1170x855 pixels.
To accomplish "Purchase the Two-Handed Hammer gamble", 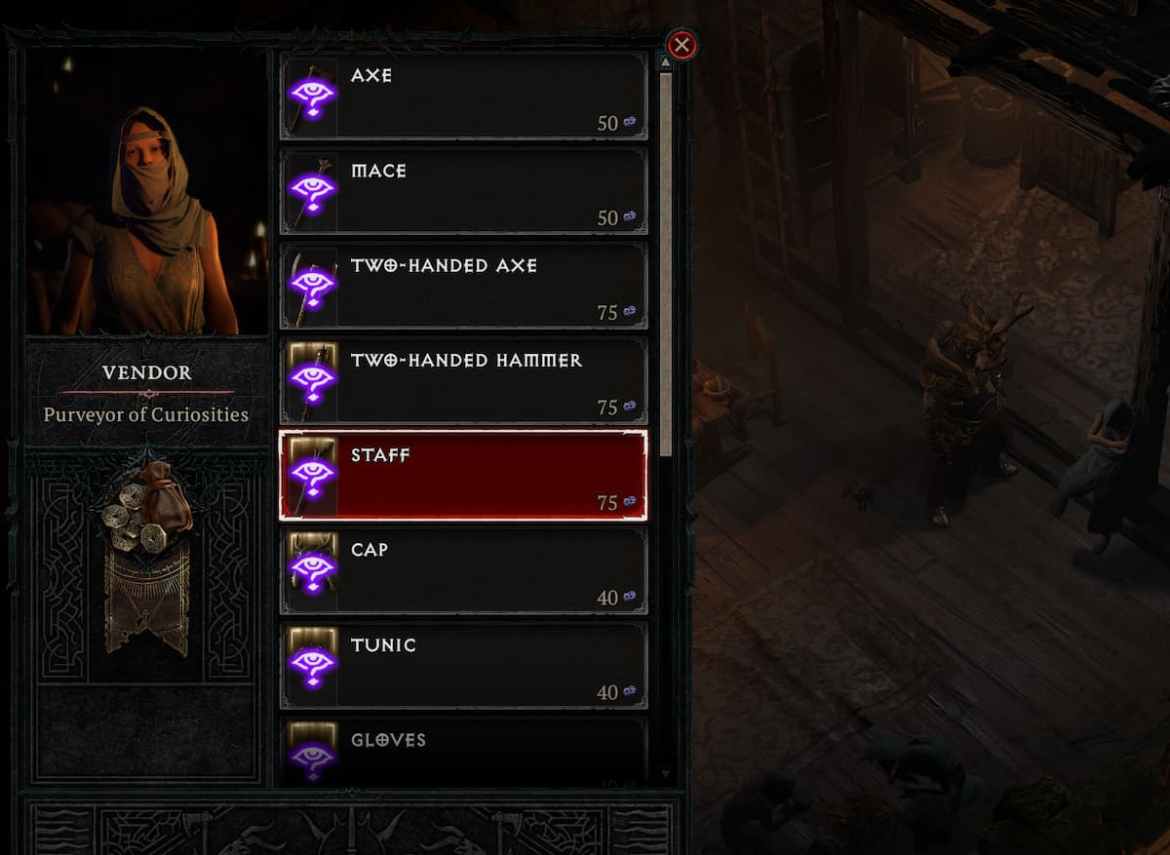I will coord(463,381).
